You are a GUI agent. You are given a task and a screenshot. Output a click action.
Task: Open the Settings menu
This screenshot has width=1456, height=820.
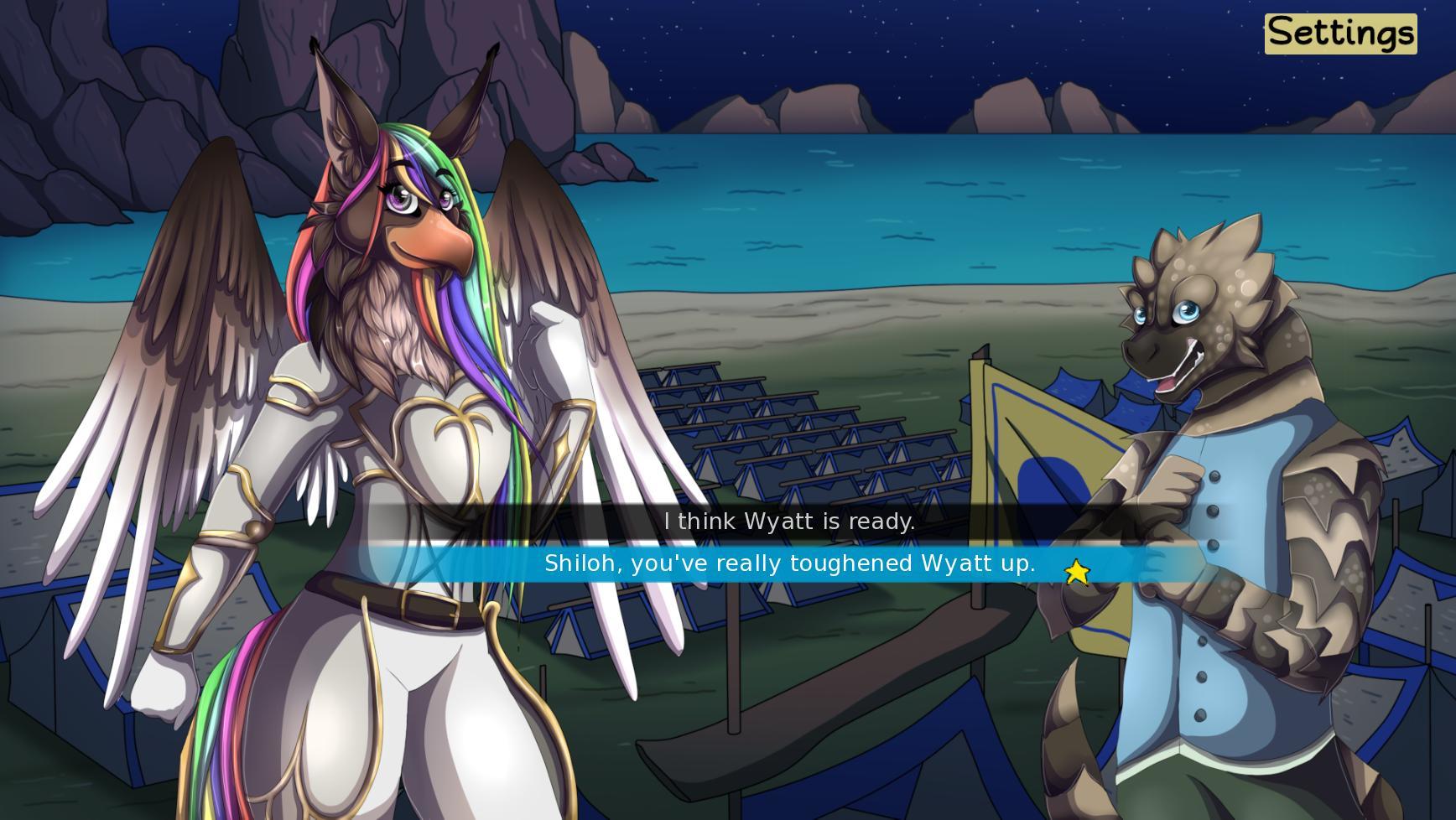[1339, 34]
